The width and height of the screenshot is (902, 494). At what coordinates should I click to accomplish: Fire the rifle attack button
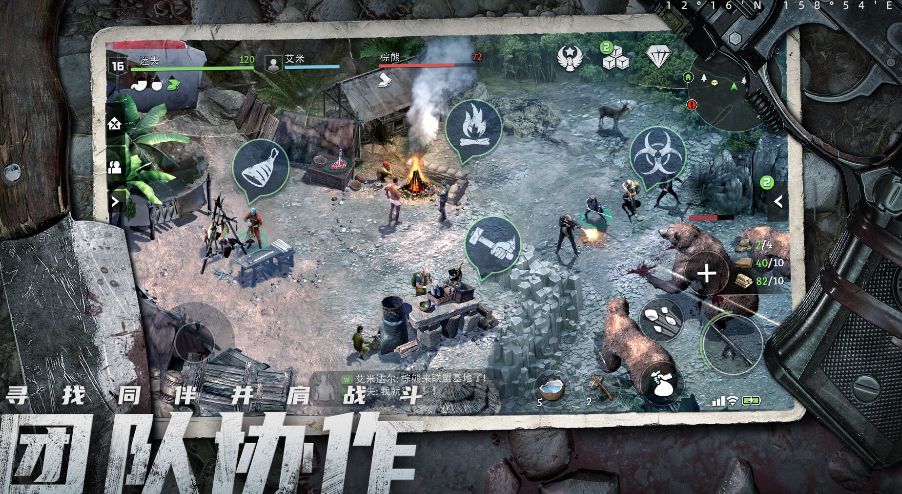pos(731,342)
